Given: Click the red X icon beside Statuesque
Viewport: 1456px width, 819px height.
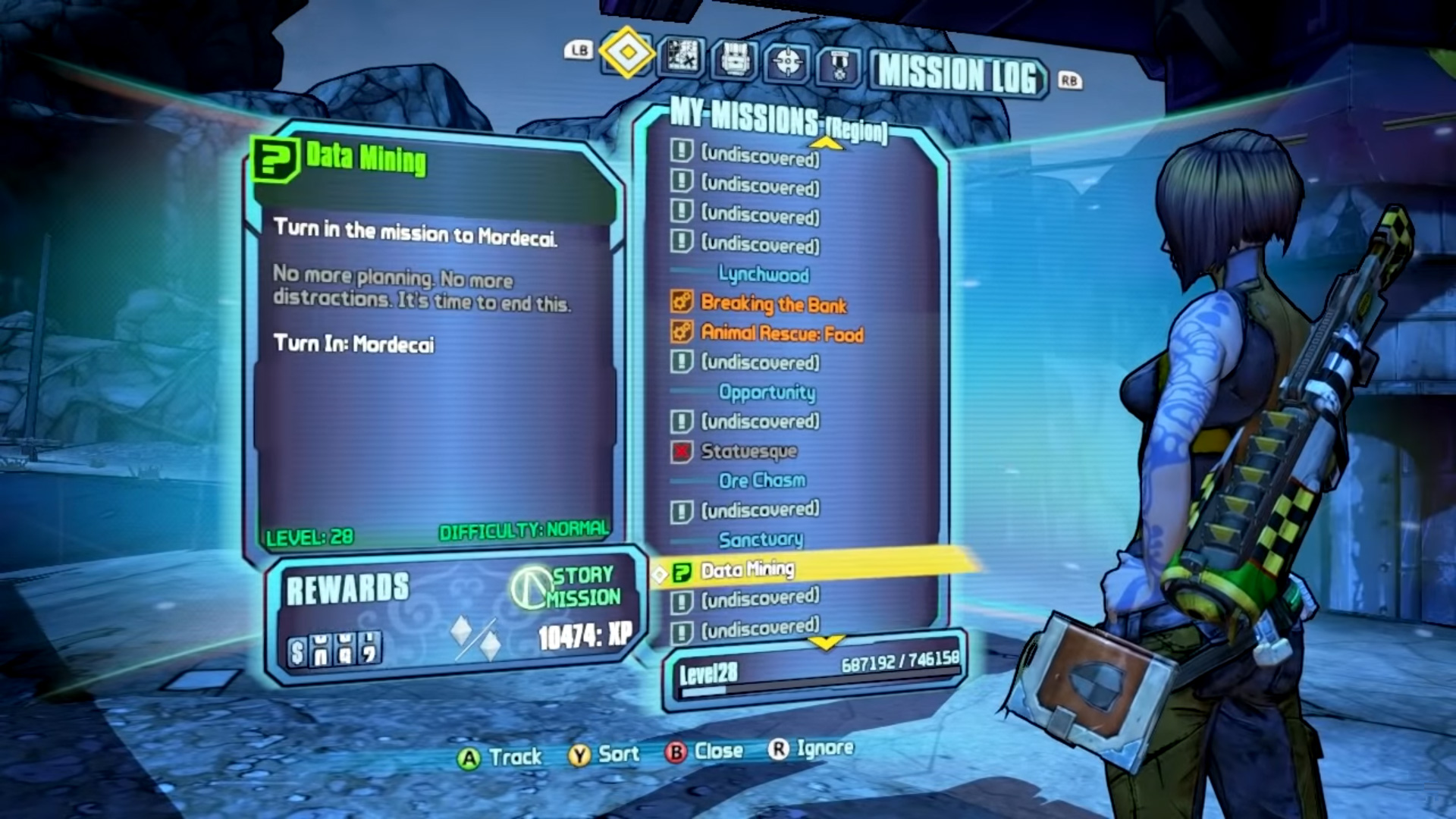Looking at the screenshot, I should click(681, 451).
